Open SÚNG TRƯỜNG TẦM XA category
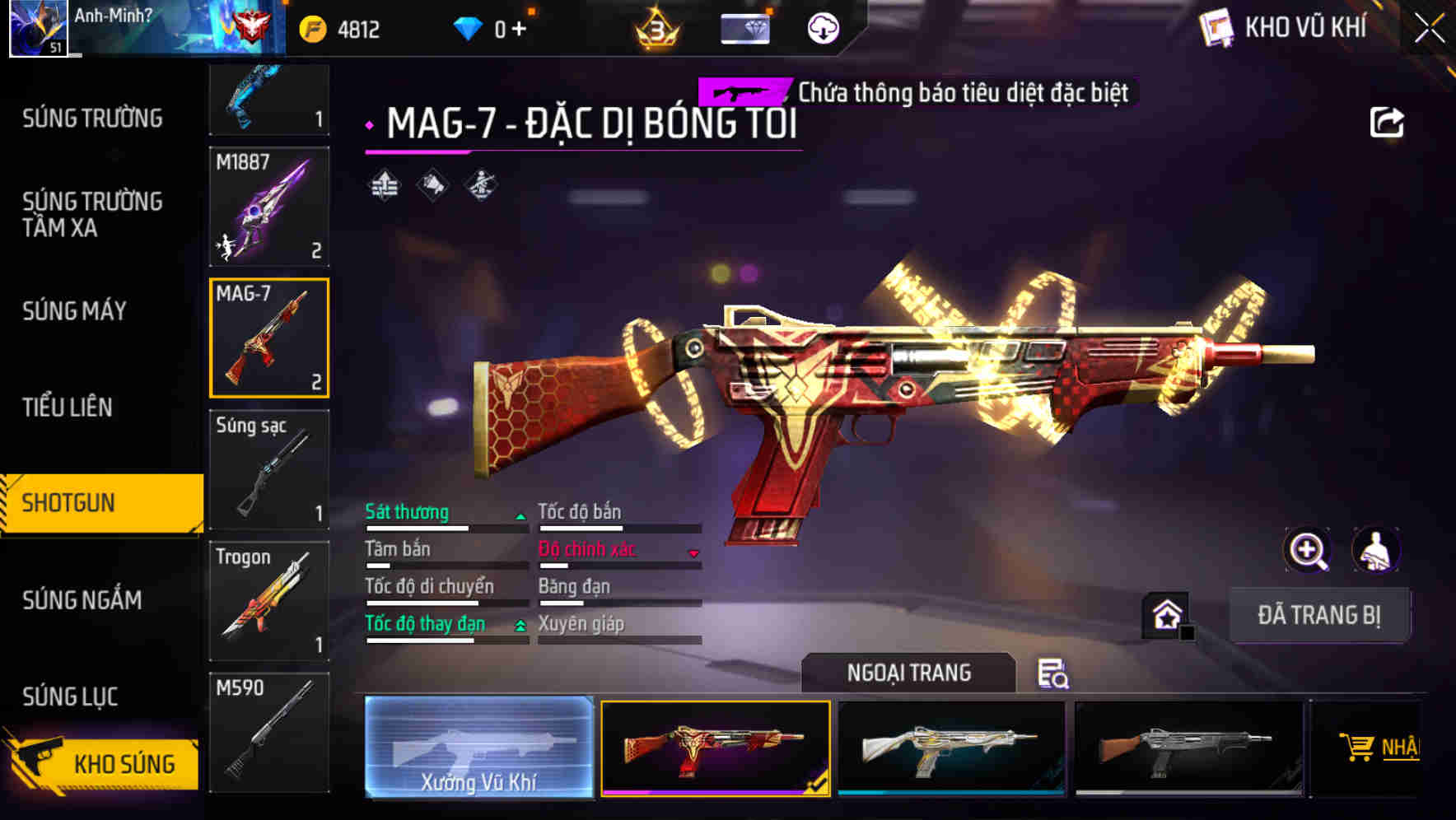Image resolution: width=1456 pixels, height=820 pixels. (92, 216)
